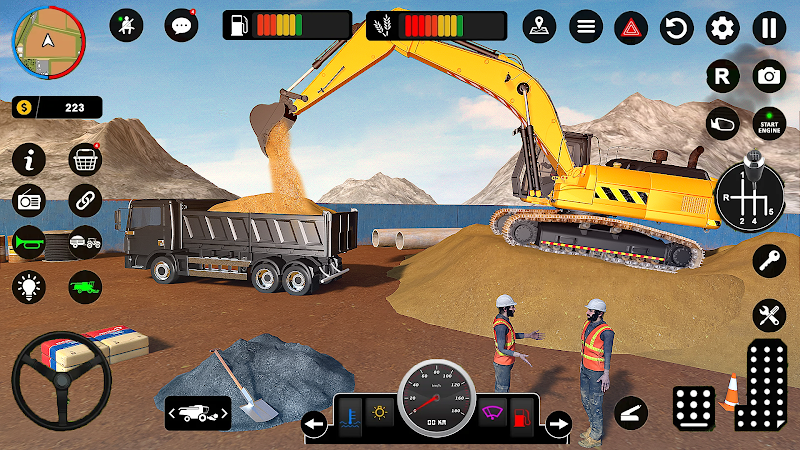Show the info button details

pos(29,159)
